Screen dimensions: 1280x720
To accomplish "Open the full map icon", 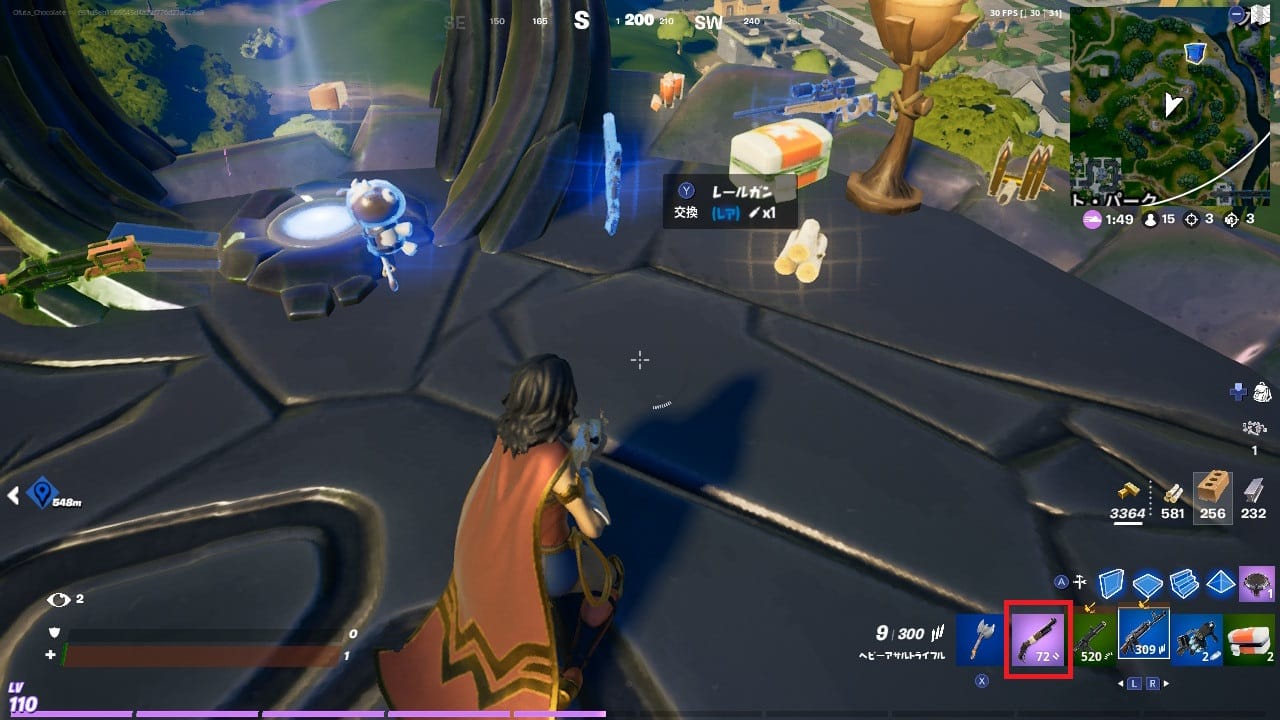I will 1262,14.
